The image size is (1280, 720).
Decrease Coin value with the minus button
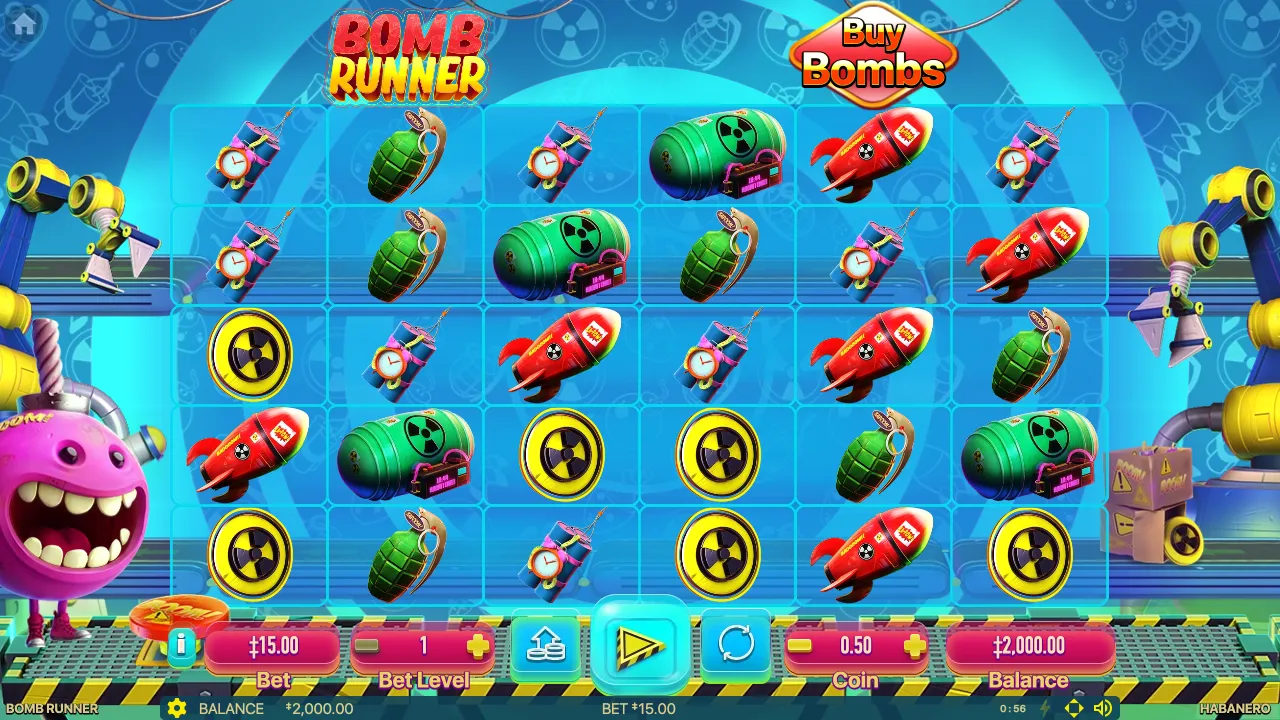(x=799, y=647)
